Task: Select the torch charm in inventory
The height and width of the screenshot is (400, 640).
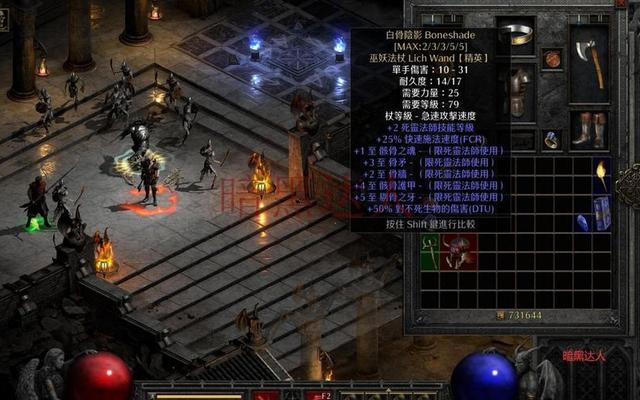Action: 602,175
